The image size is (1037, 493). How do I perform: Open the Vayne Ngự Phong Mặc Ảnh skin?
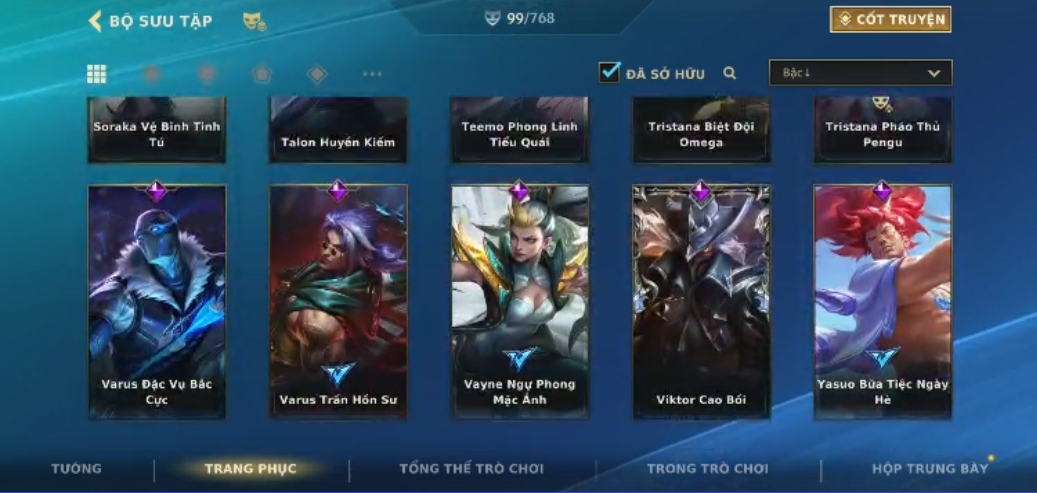click(x=520, y=300)
